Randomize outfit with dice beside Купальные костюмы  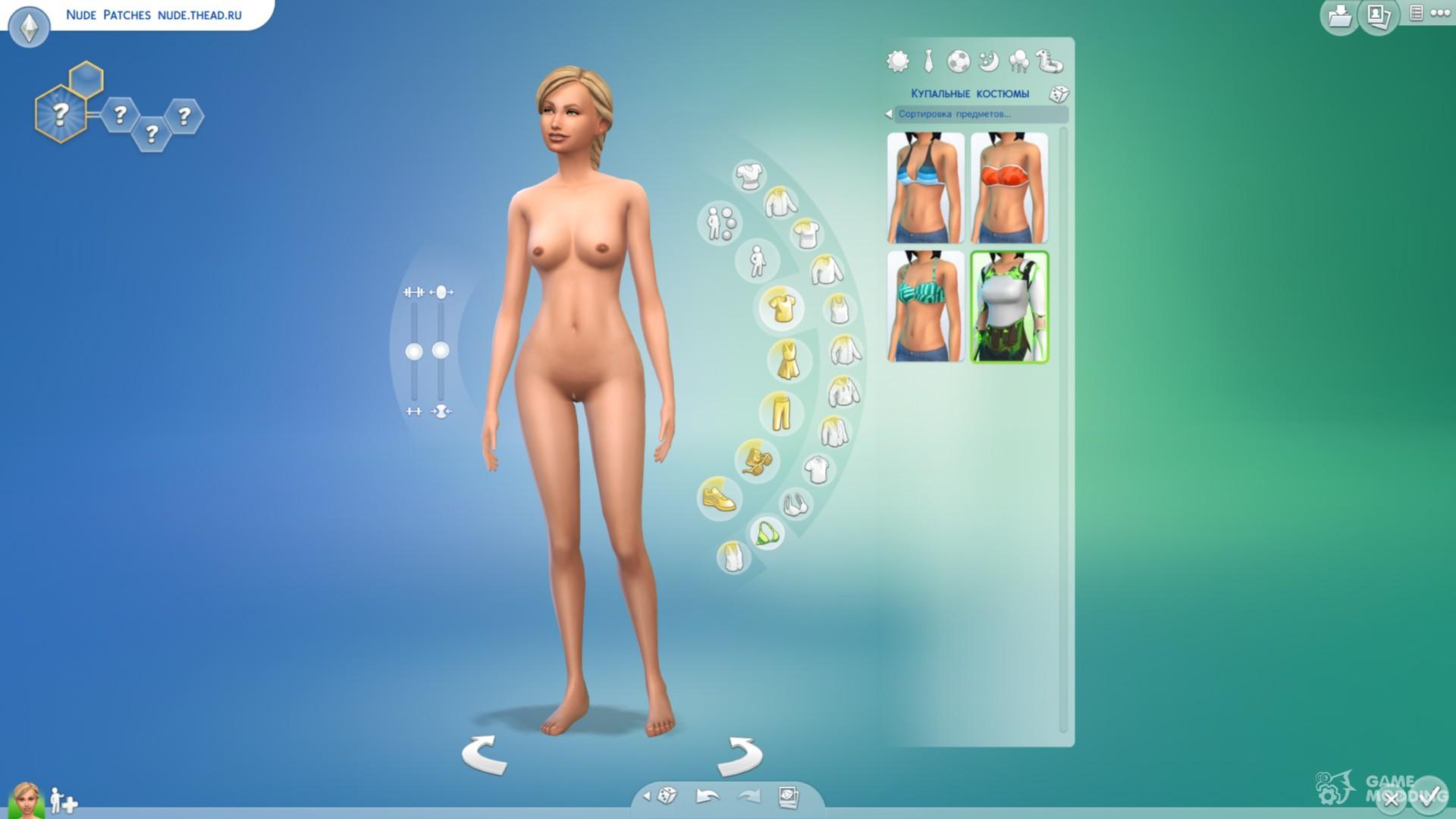pos(1059,94)
